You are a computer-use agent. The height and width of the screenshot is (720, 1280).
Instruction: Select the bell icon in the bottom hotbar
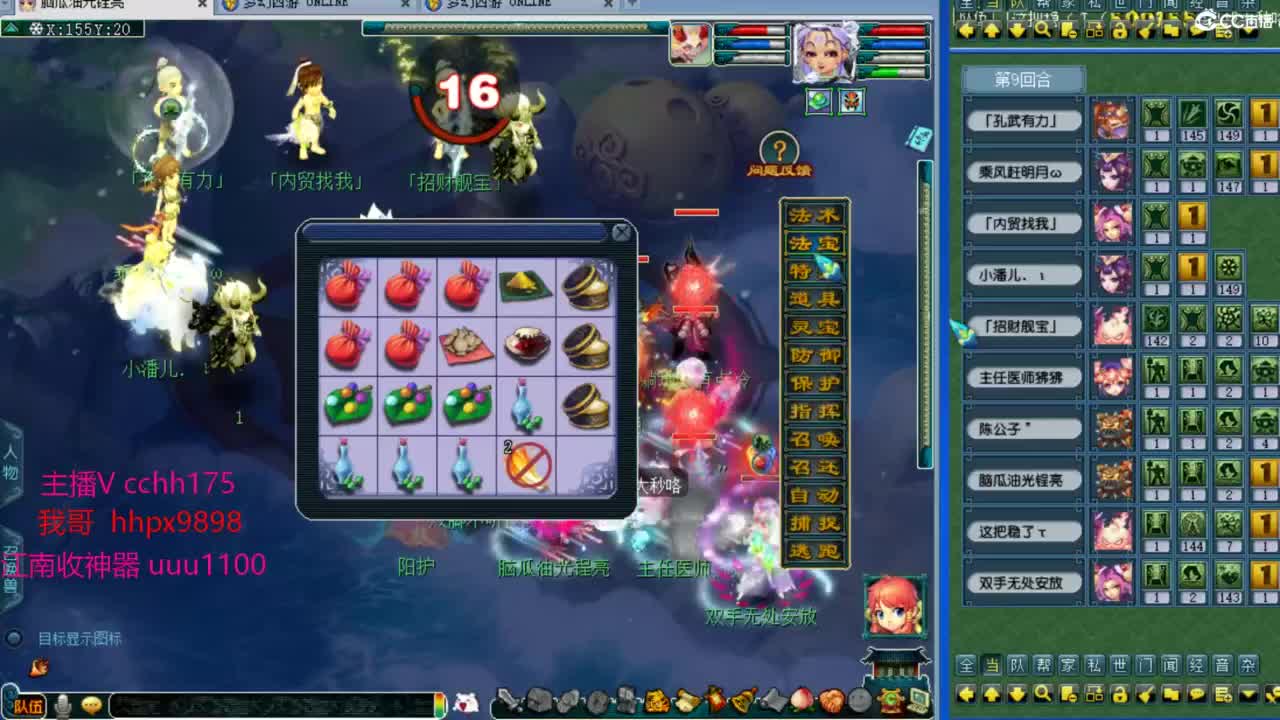click(742, 701)
